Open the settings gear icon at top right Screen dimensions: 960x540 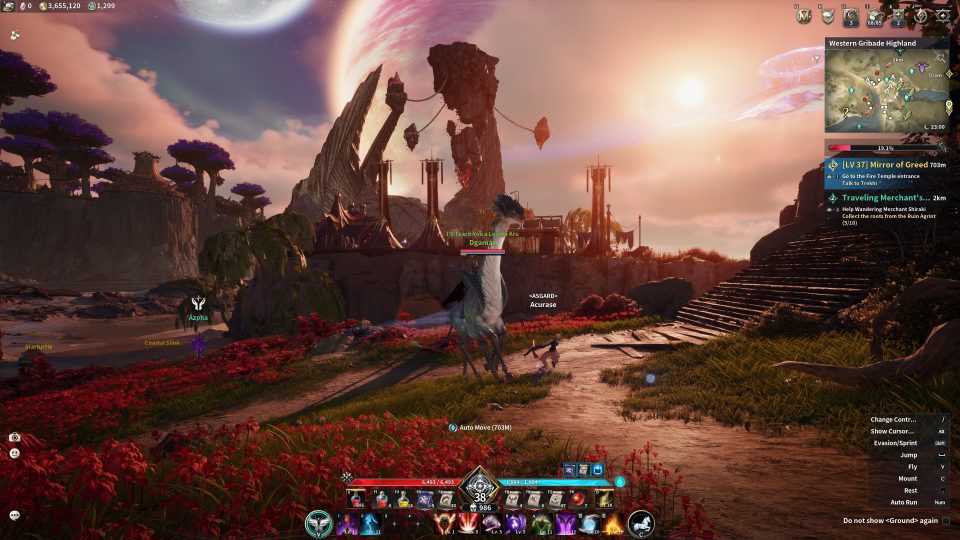(x=942, y=16)
